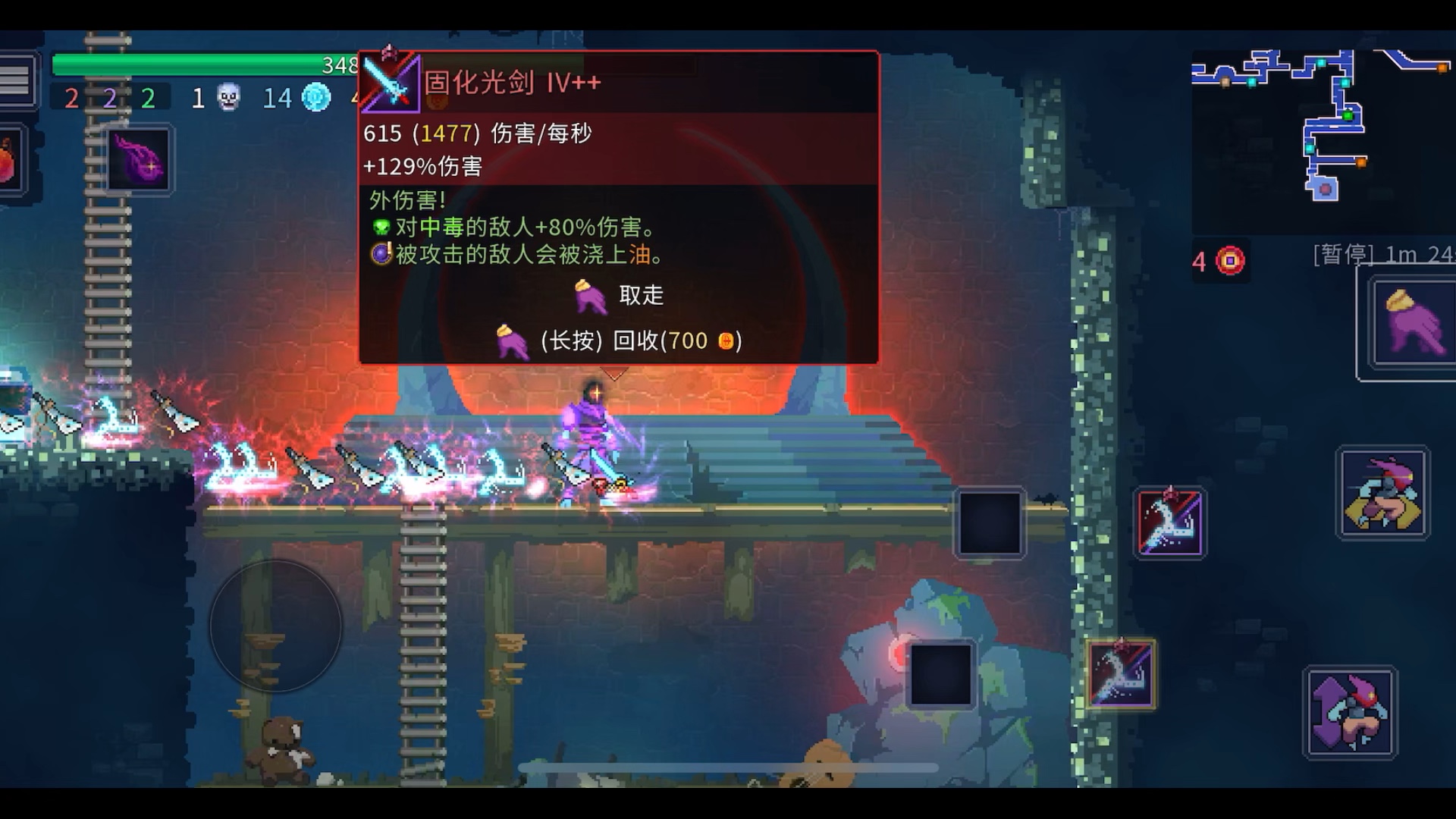Tap the purple hand pick-up button
The image size is (1456, 819).
point(1413,324)
